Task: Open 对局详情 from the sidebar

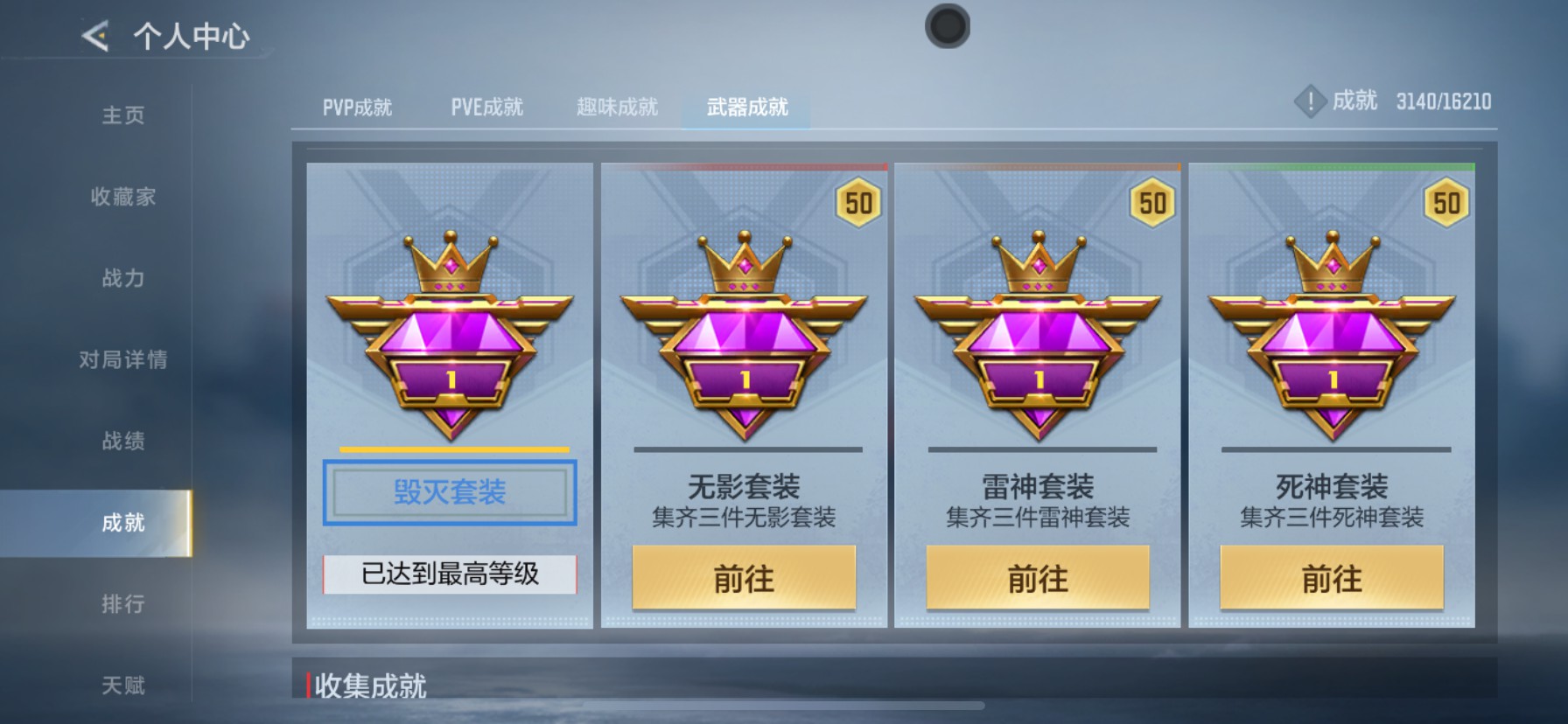Action: [x=122, y=360]
